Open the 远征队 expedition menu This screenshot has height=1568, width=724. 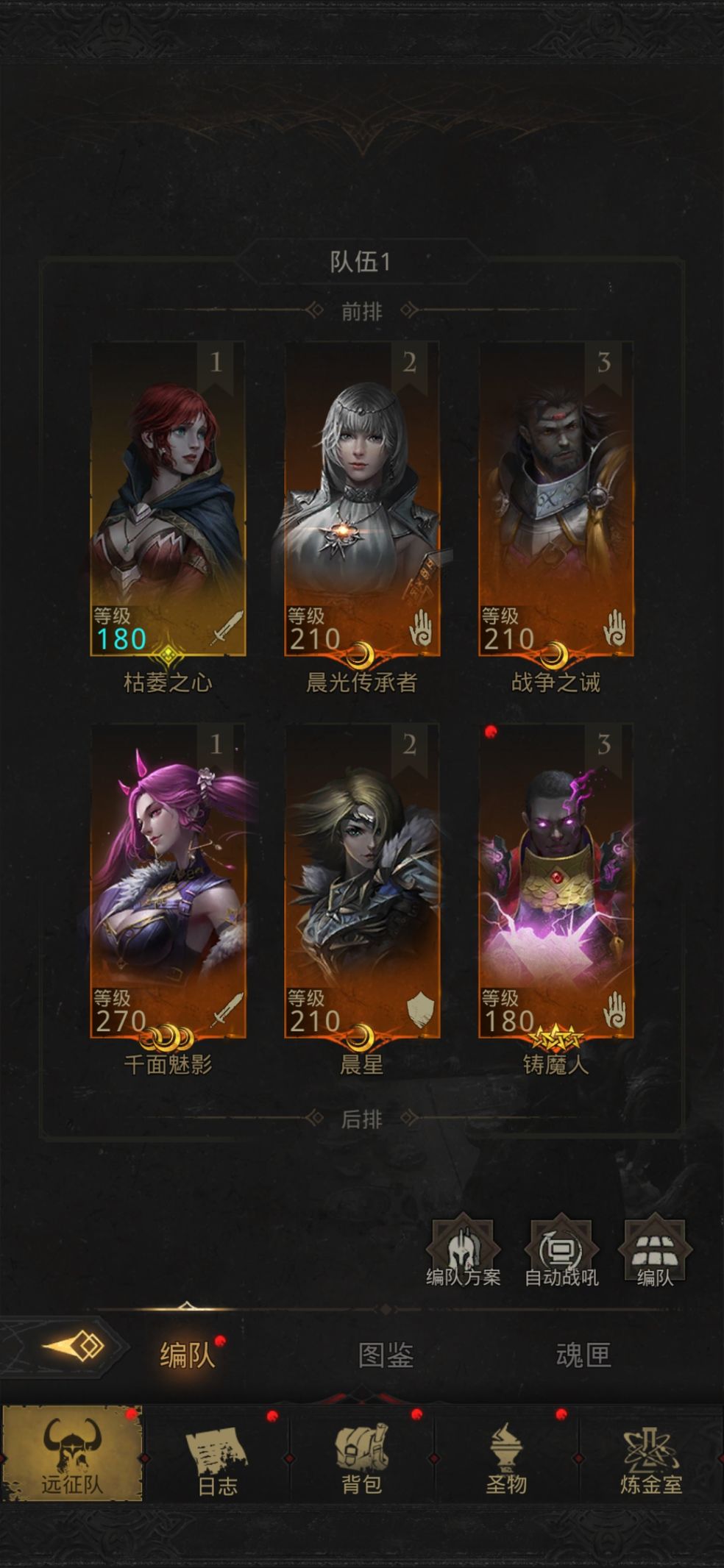pyautogui.click(x=72, y=1453)
